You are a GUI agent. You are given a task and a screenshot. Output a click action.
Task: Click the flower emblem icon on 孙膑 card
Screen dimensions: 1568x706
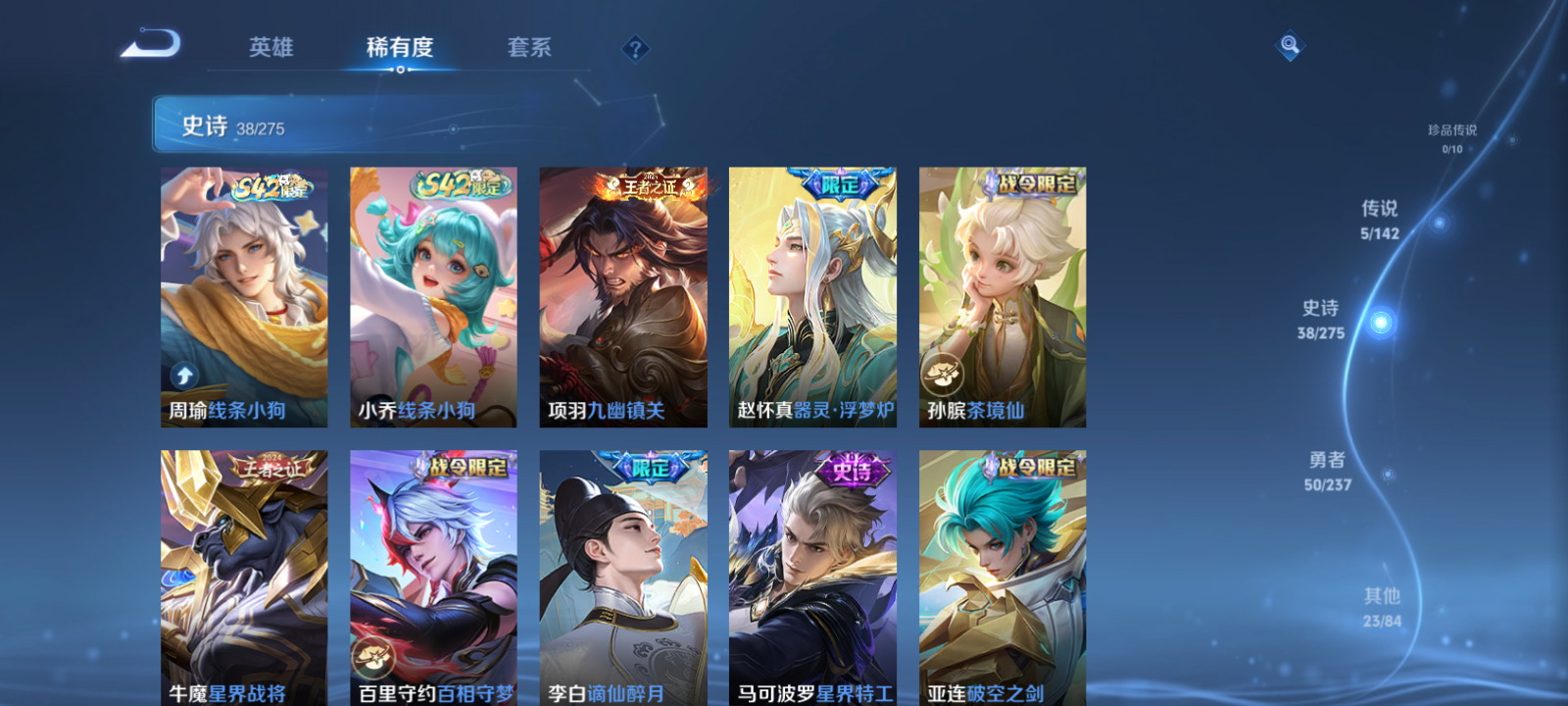944,374
